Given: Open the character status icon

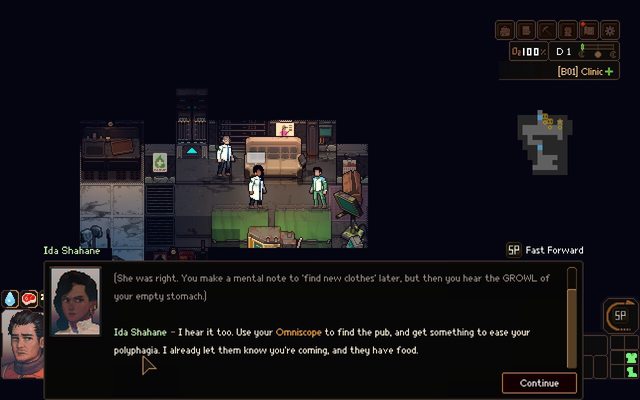Looking at the screenshot, I should [x=568, y=31].
